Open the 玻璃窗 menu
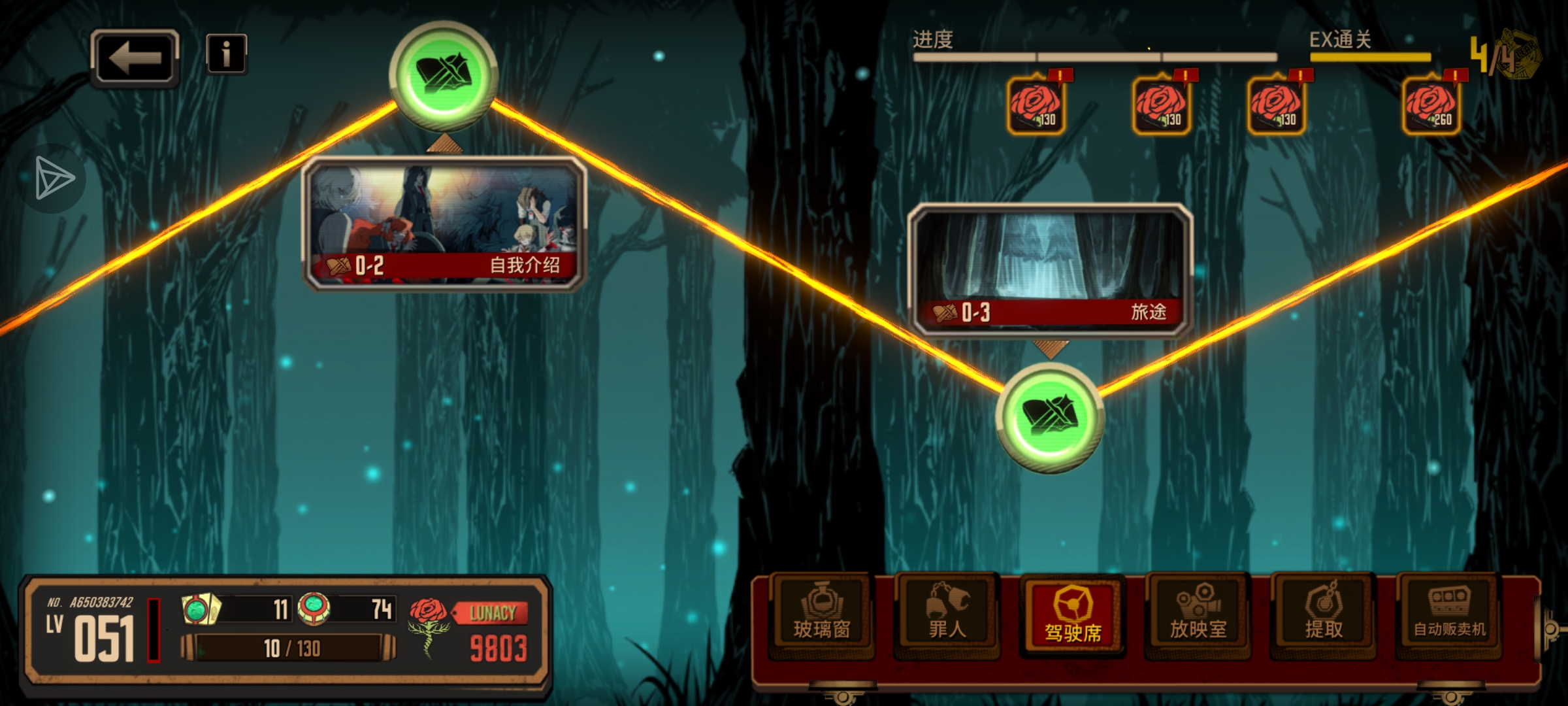Screen dimensions: 1568x706 821,615
